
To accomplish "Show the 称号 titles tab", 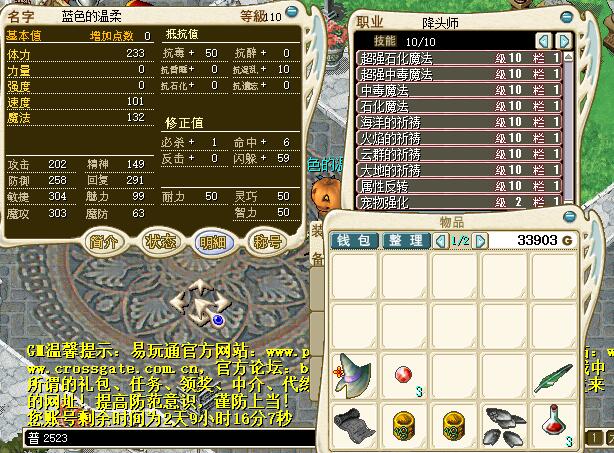I will tap(267, 242).
